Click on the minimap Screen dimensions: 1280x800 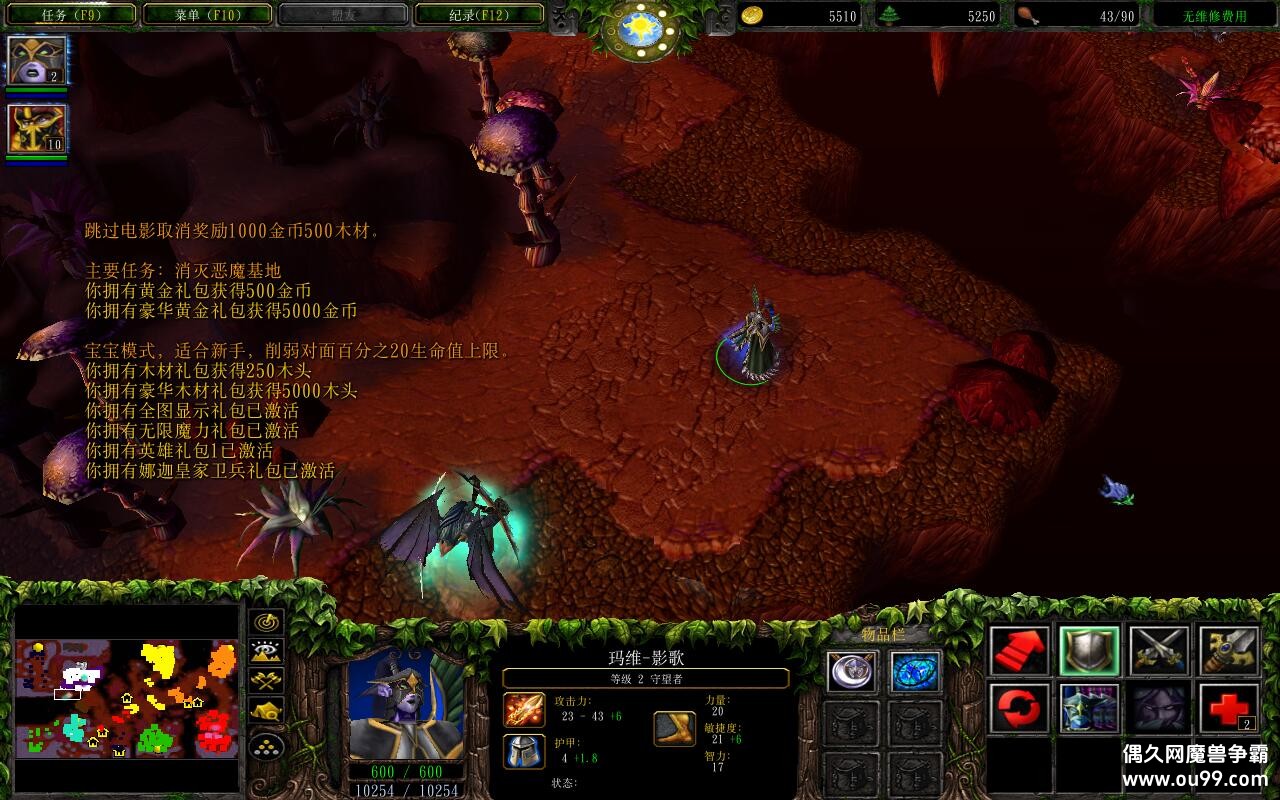pyautogui.click(x=126, y=698)
